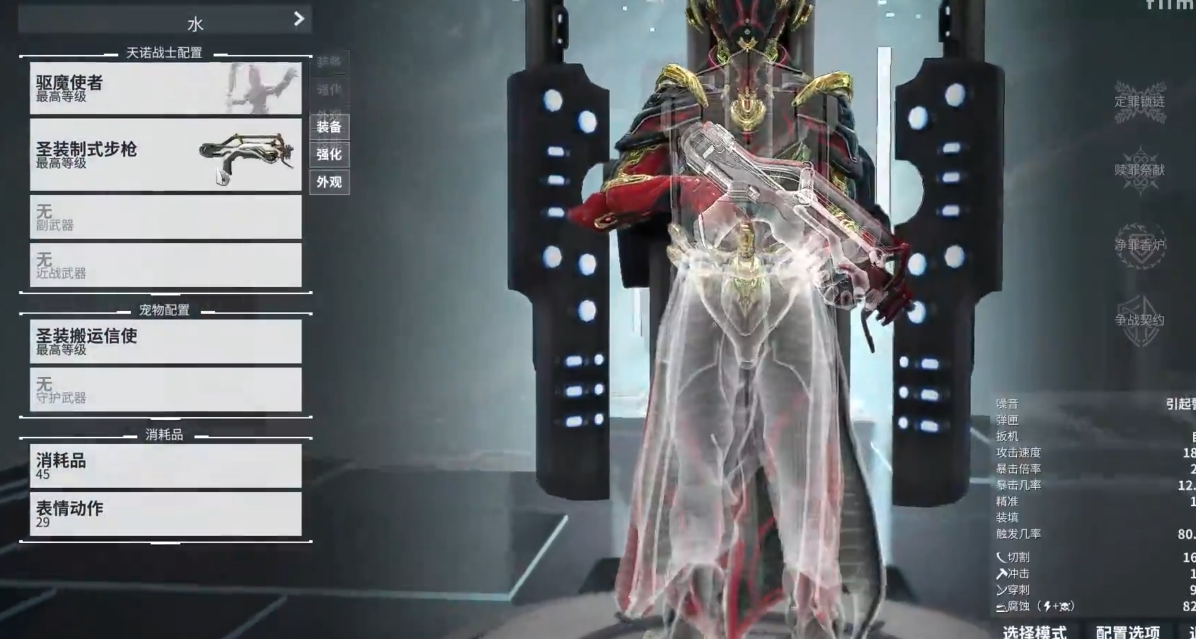This screenshot has height=639, width=1196.
Task: Select the 圣装制式步枪 primary weapon slot
Action: click(165, 154)
